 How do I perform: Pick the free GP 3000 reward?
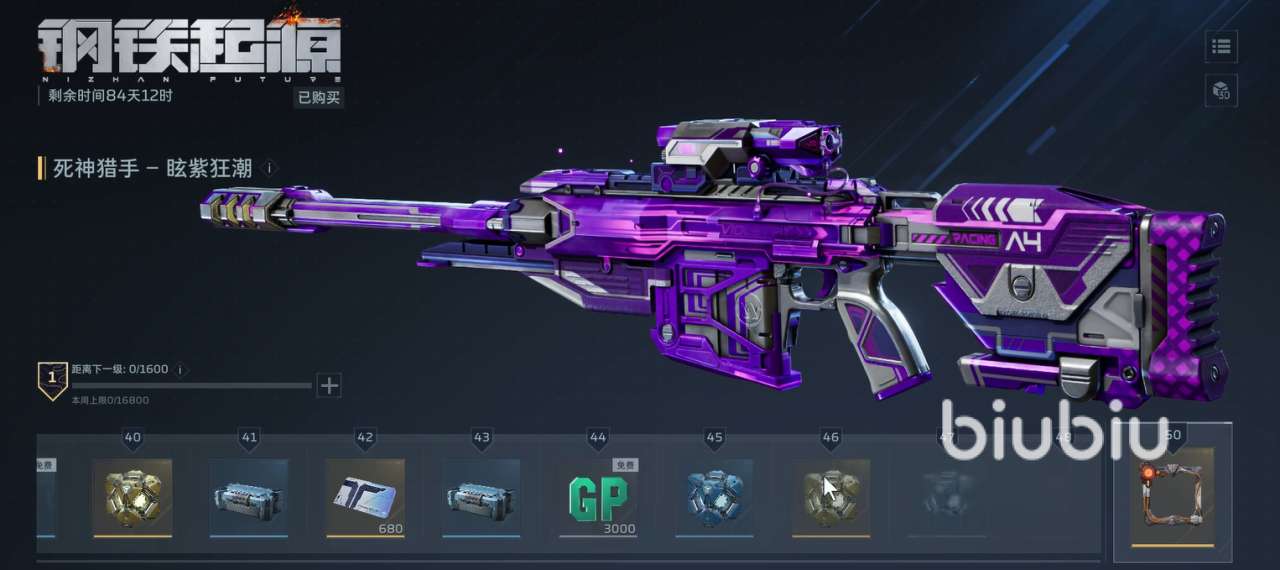pyautogui.click(x=598, y=497)
